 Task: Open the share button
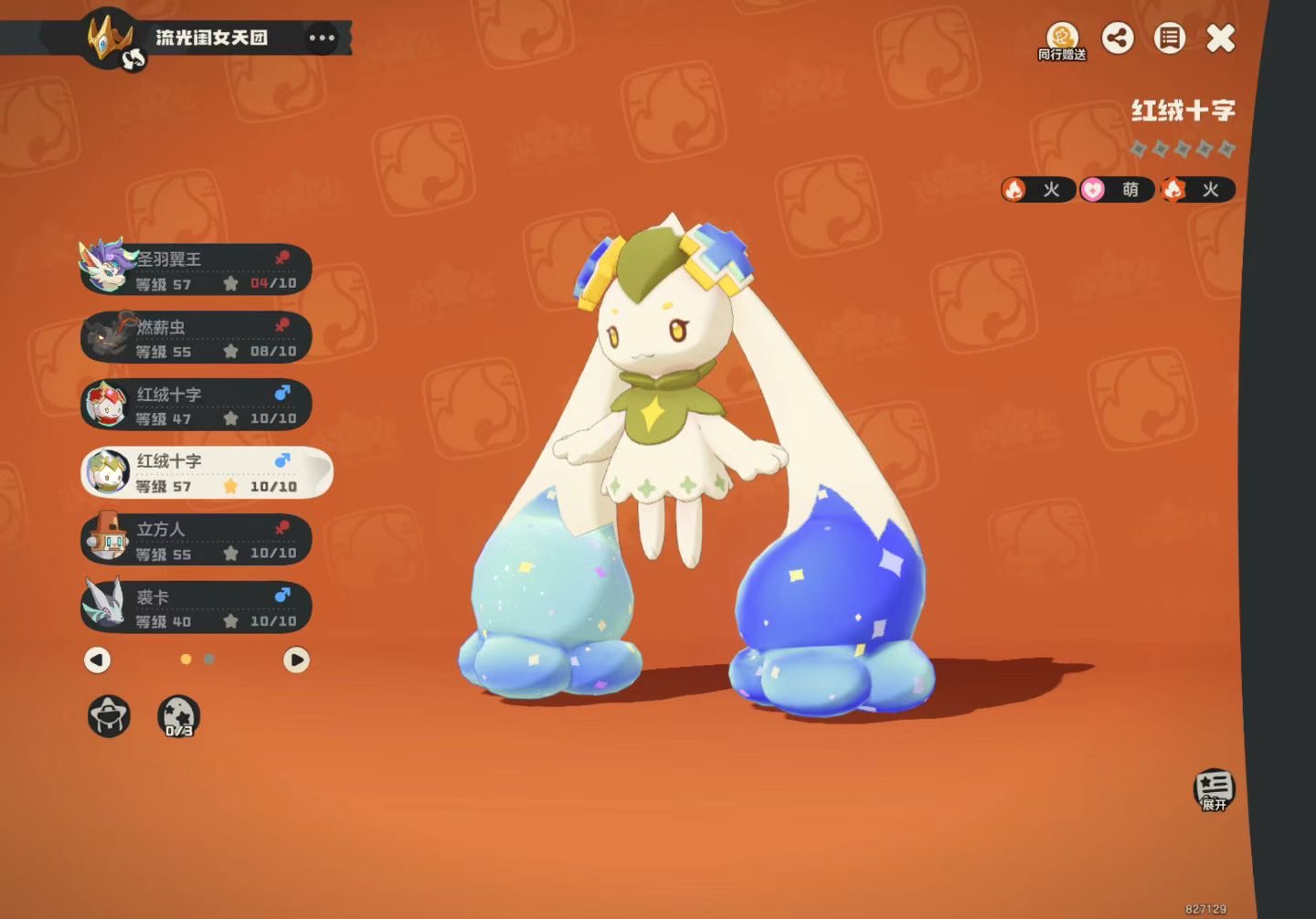pos(1117,38)
